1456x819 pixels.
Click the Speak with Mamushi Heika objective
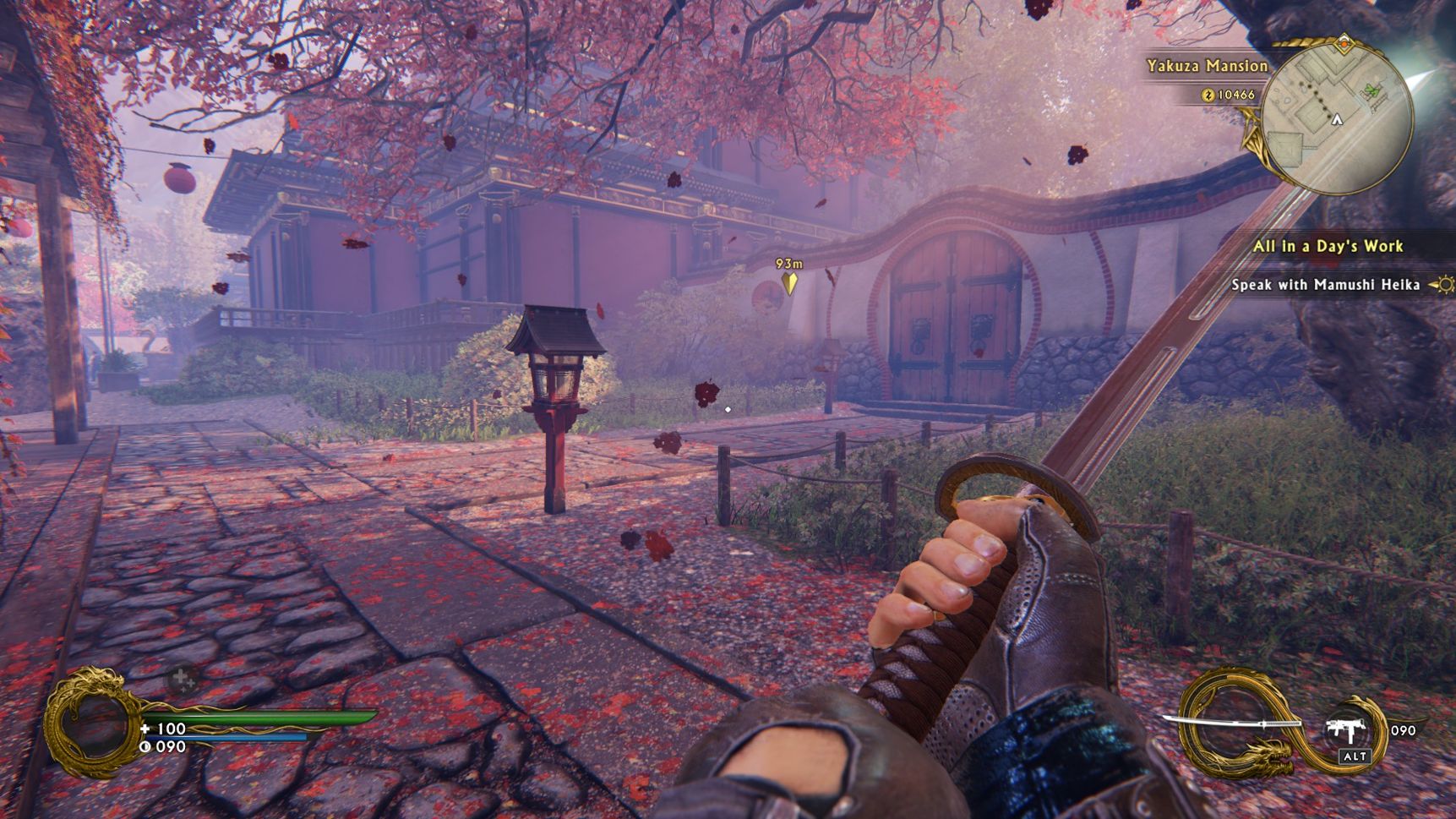[x=1325, y=285]
